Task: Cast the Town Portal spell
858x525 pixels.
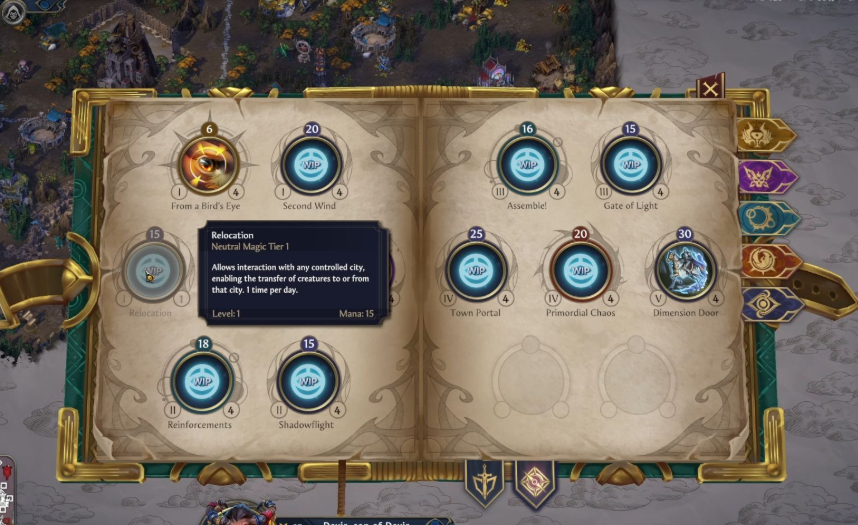Action: [x=476, y=270]
